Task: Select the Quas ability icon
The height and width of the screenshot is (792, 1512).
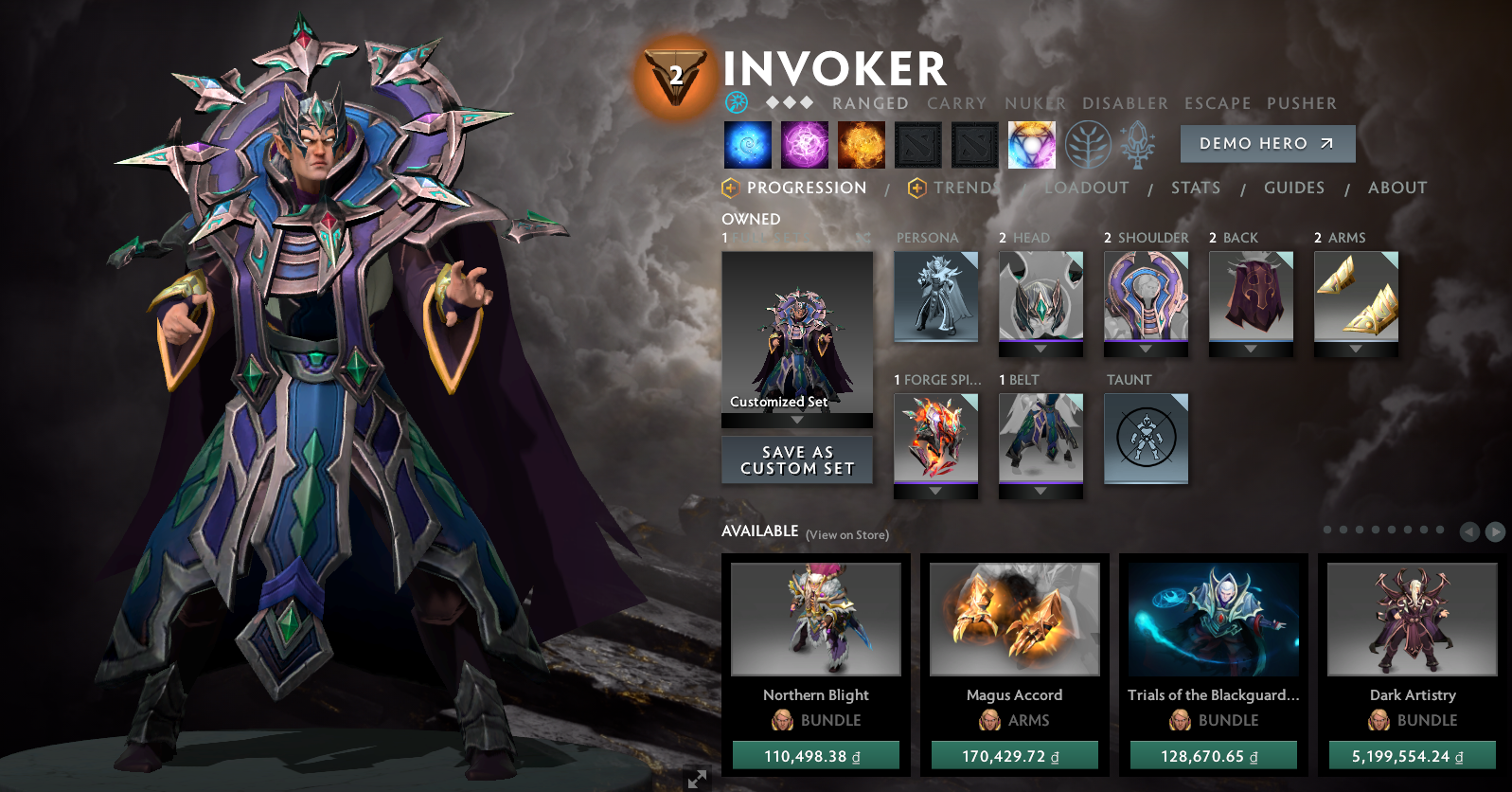Action: 748,144
